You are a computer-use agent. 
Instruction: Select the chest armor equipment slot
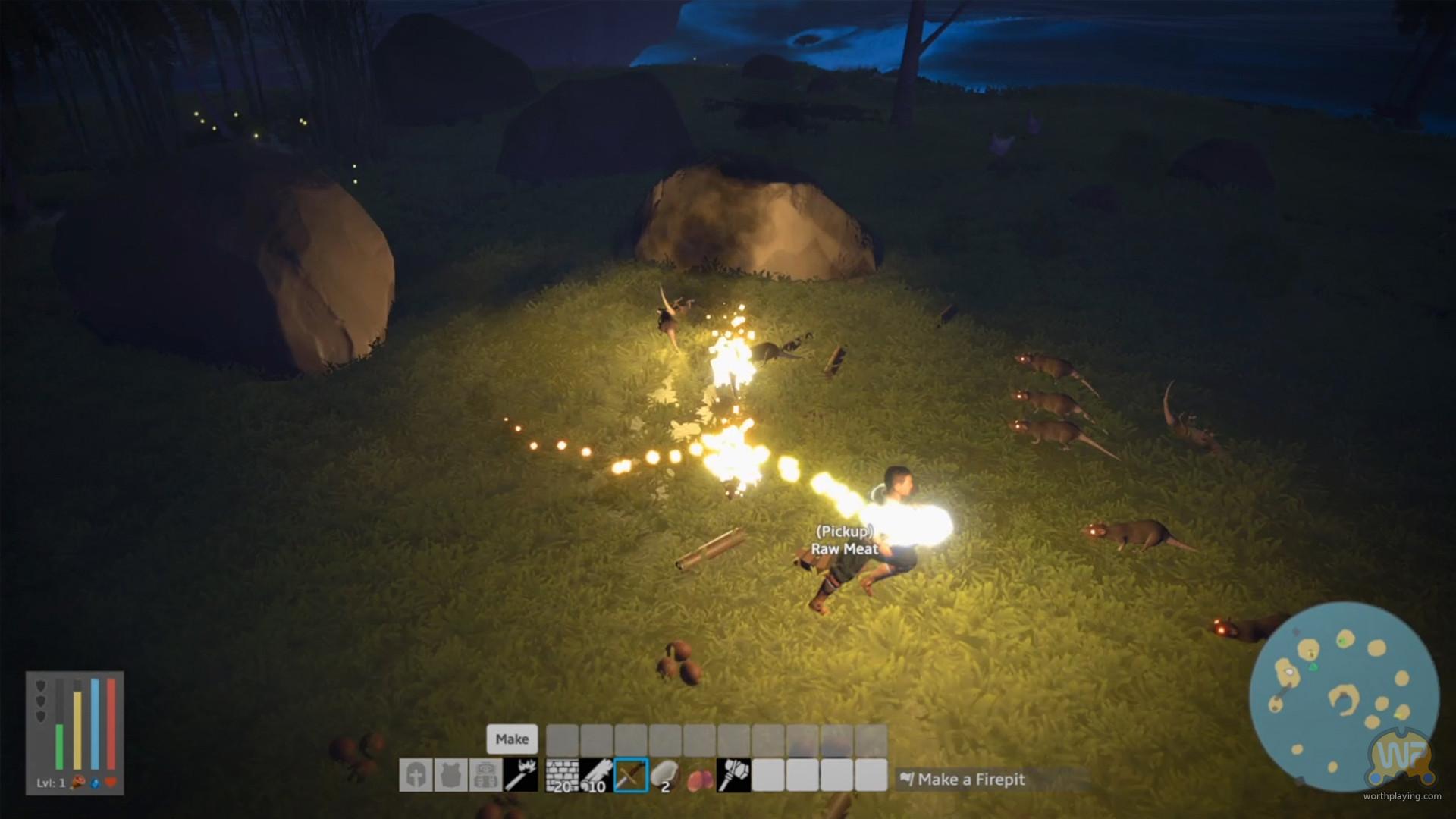[x=451, y=775]
